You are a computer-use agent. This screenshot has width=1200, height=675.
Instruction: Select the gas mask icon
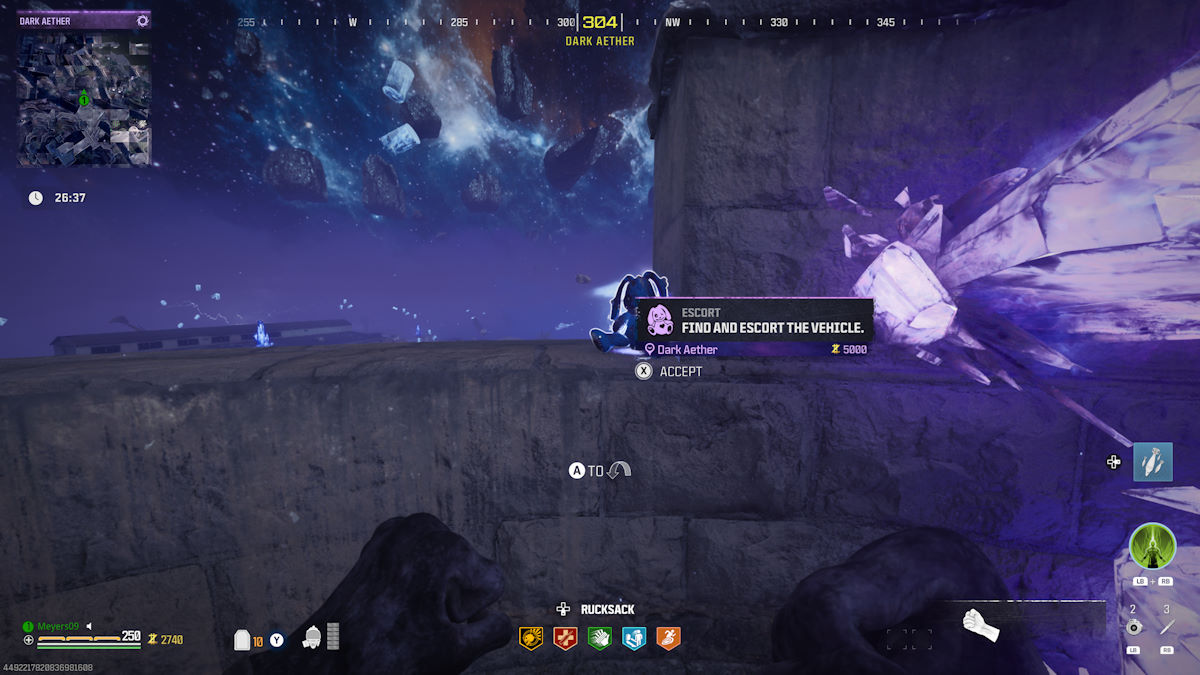click(x=312, y=637)
